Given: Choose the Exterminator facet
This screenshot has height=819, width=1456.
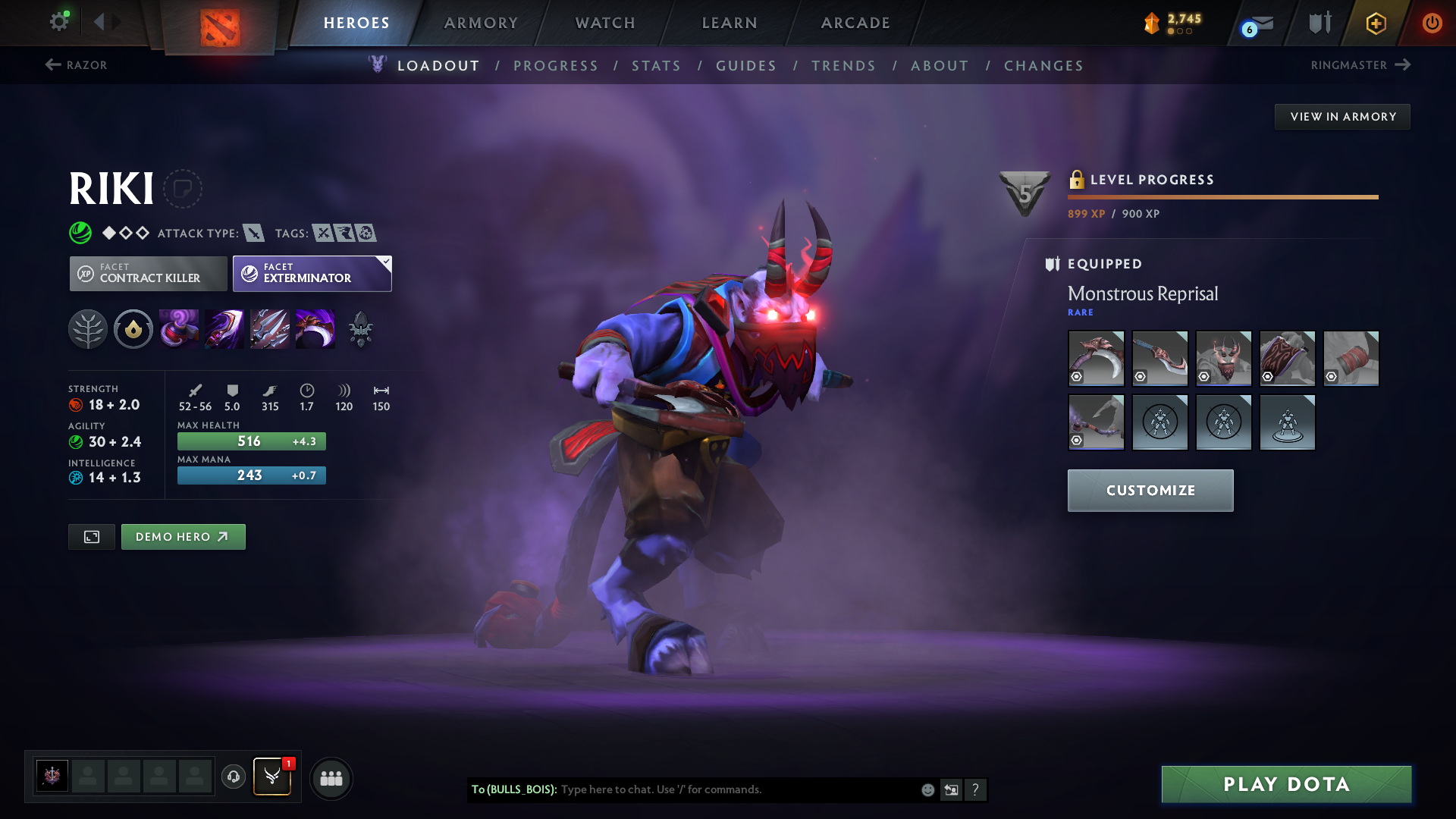Looking at the screenshot, I should (312, 274).
